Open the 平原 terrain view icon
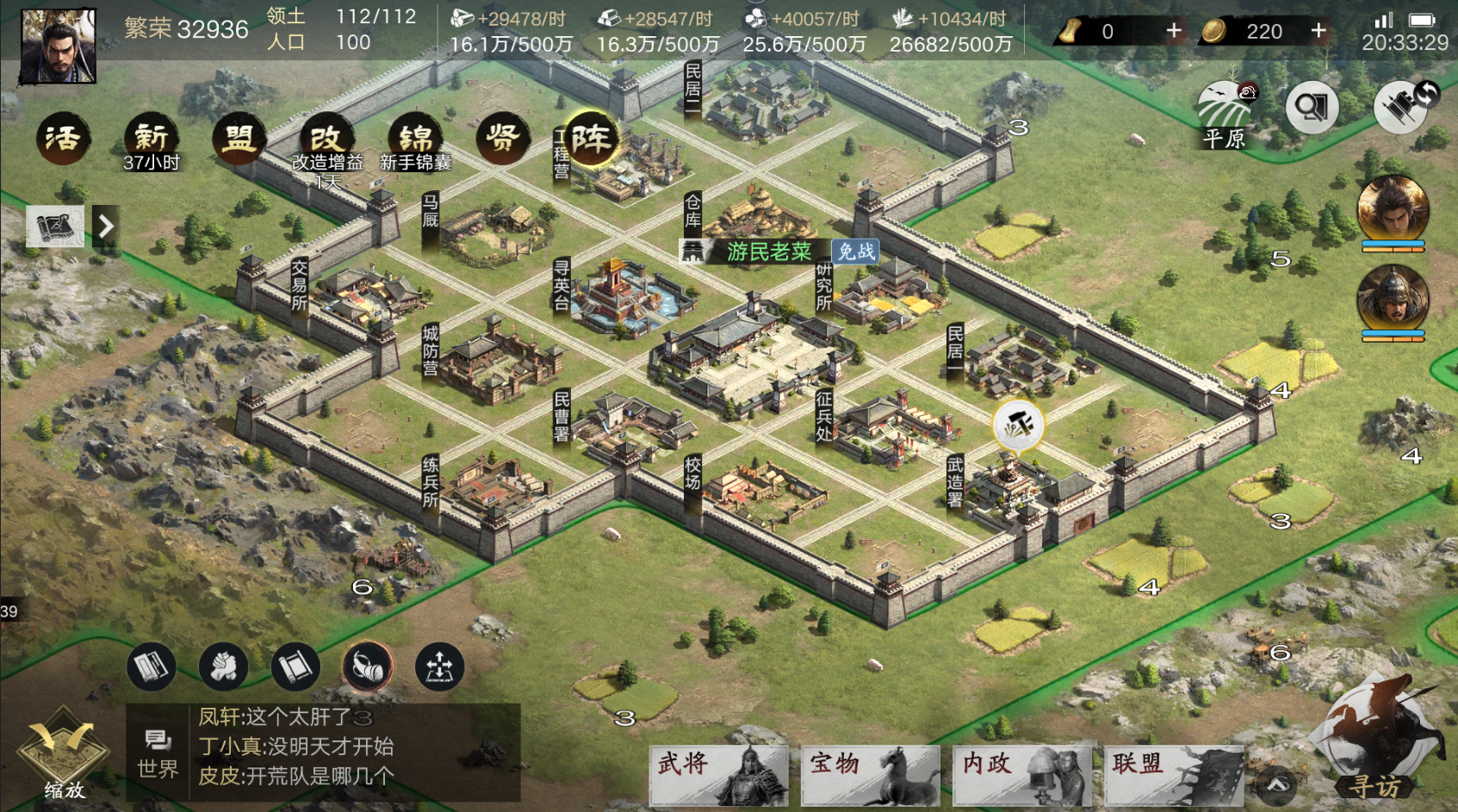 pos(1224,112)
